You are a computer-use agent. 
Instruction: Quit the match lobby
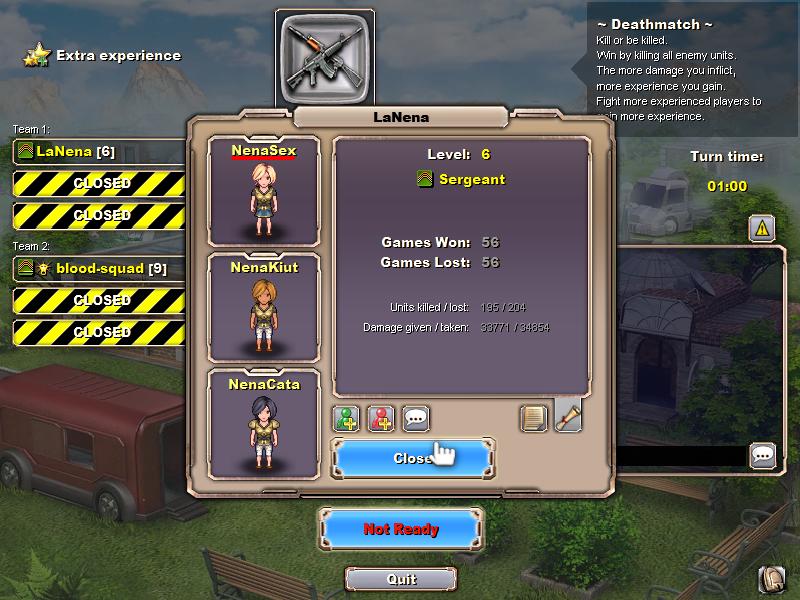pos(401,579)
